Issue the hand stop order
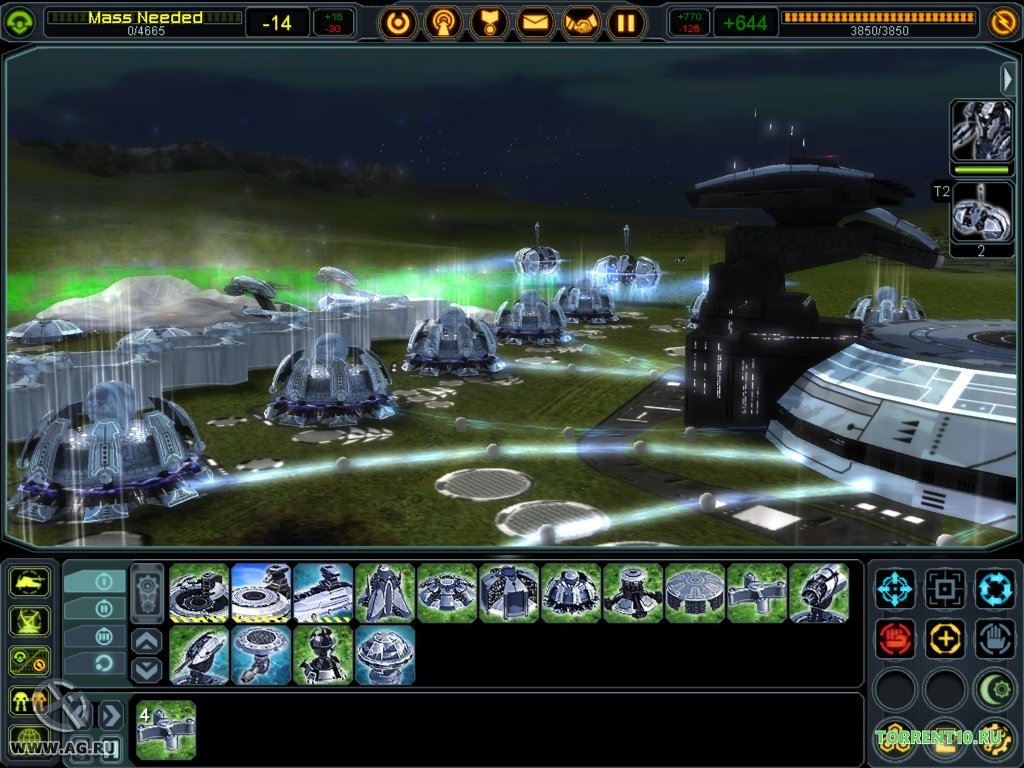This screenshot has width=1024, height=768. [x=995, y=639]
